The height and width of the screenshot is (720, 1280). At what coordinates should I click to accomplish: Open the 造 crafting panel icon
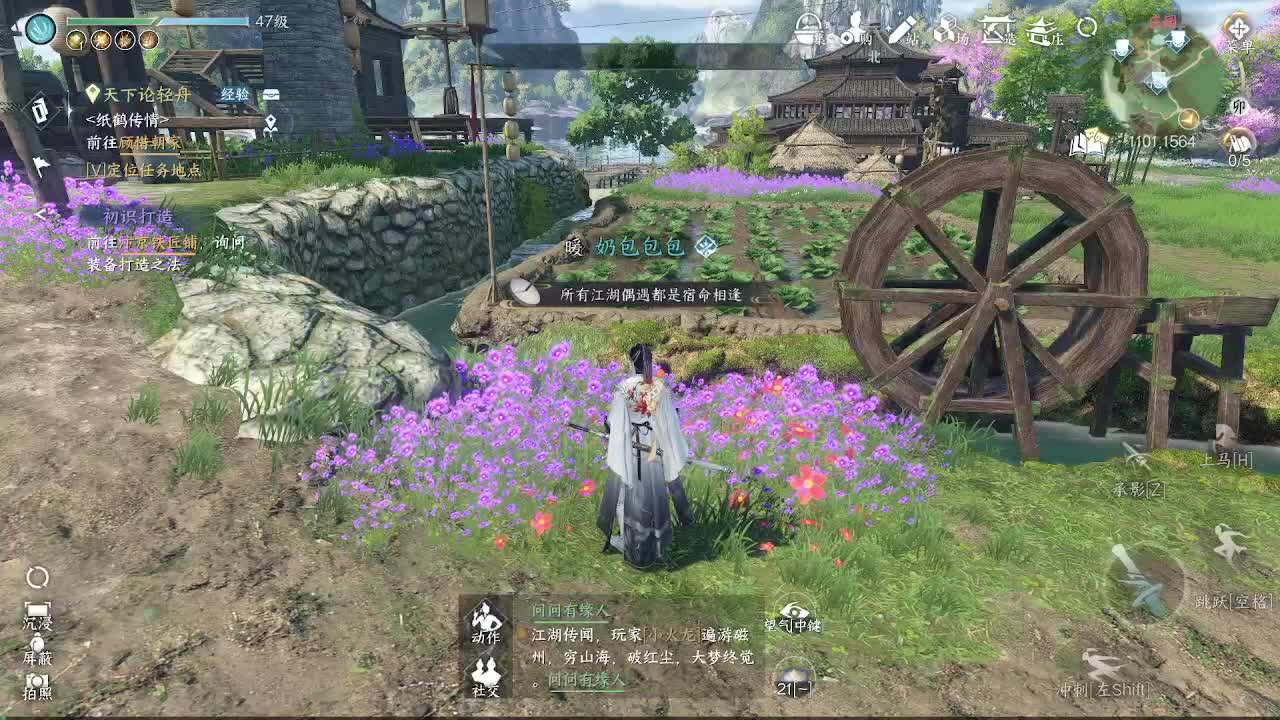coord(995,32)
